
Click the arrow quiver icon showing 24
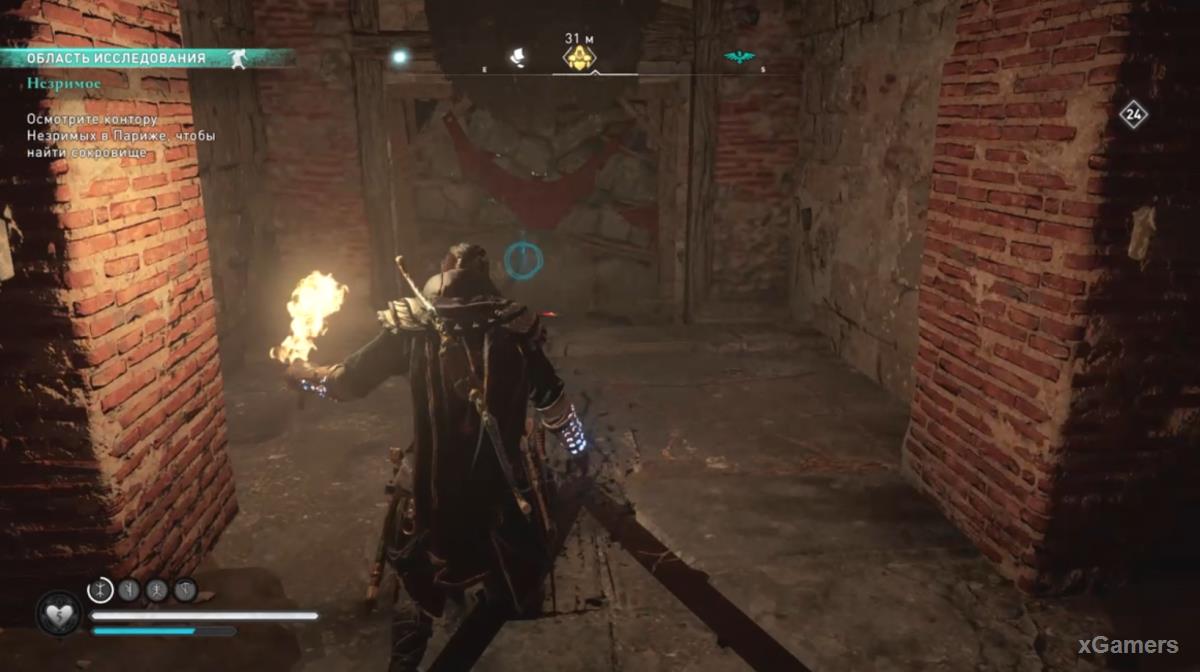pos(1132,114)
